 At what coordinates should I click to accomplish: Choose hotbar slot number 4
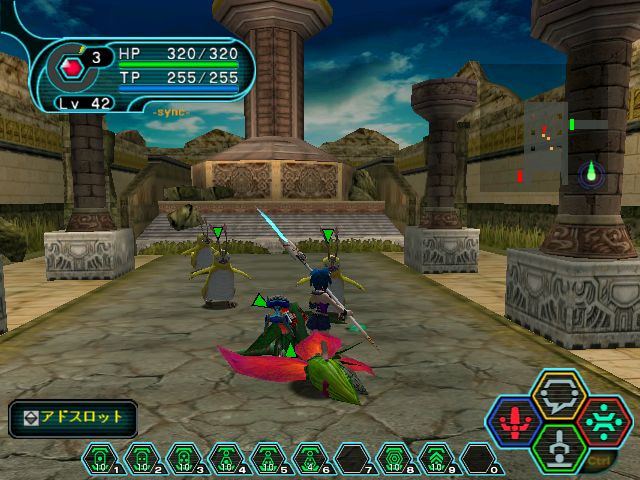[225, 458]
